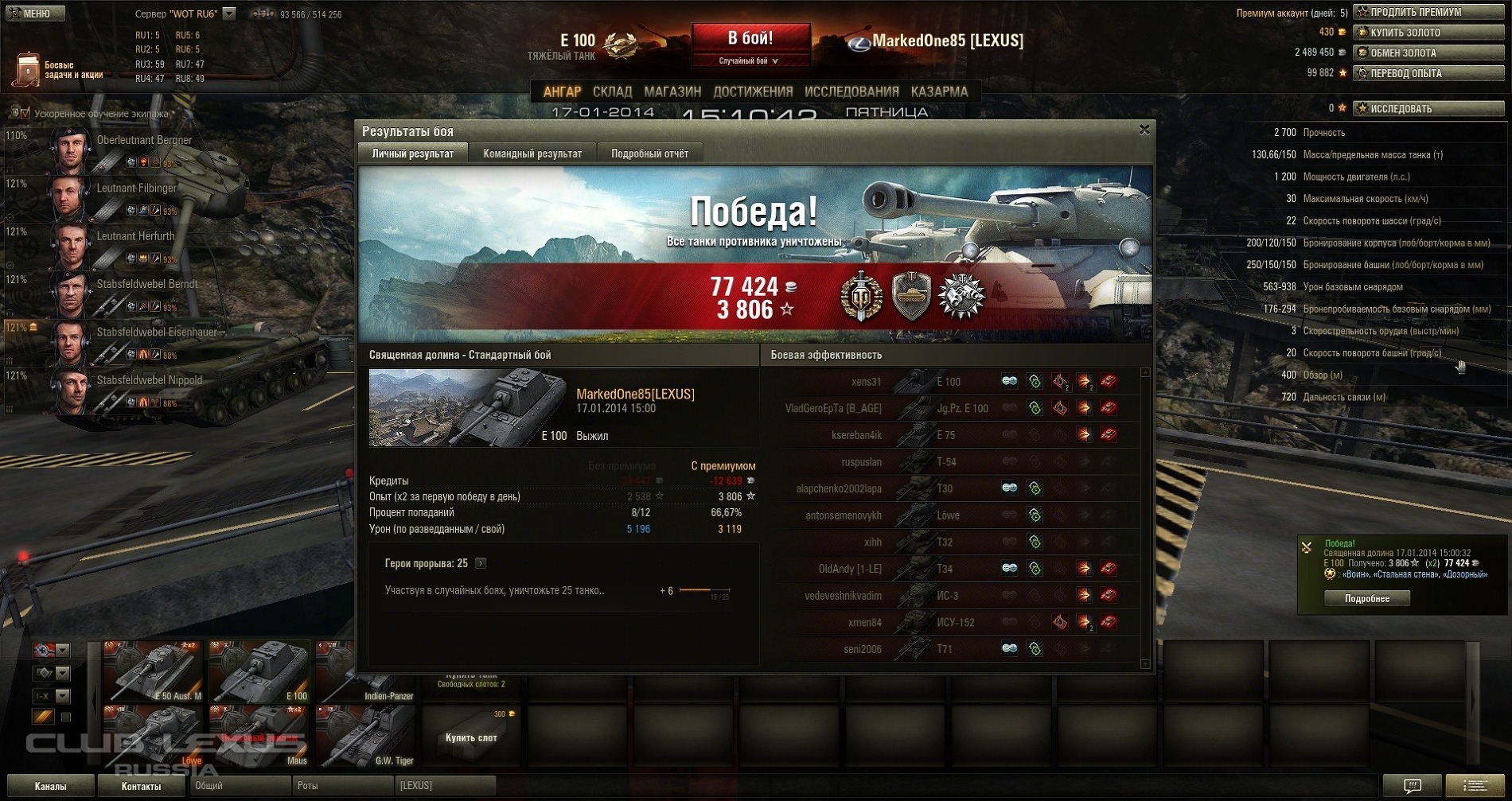Select the Личный результат tab
This screenshot has width=1512, height=801.
point(412,154)
